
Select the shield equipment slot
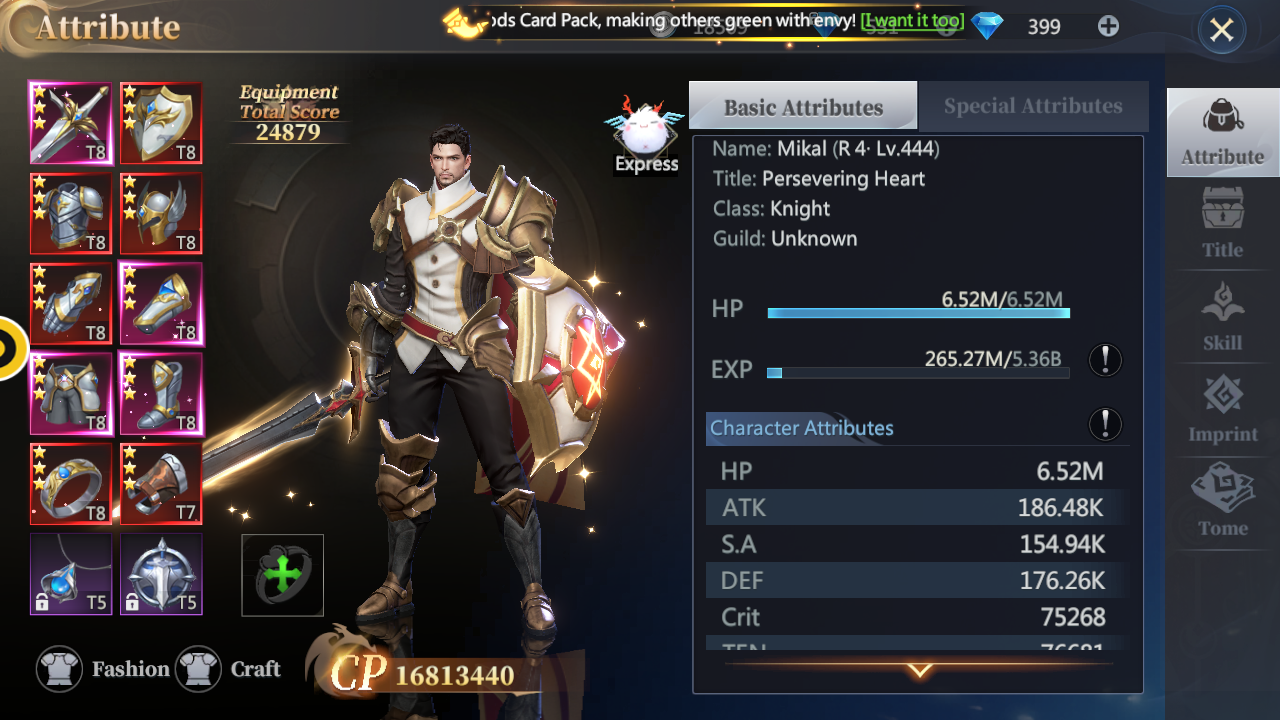click(161, 123)
